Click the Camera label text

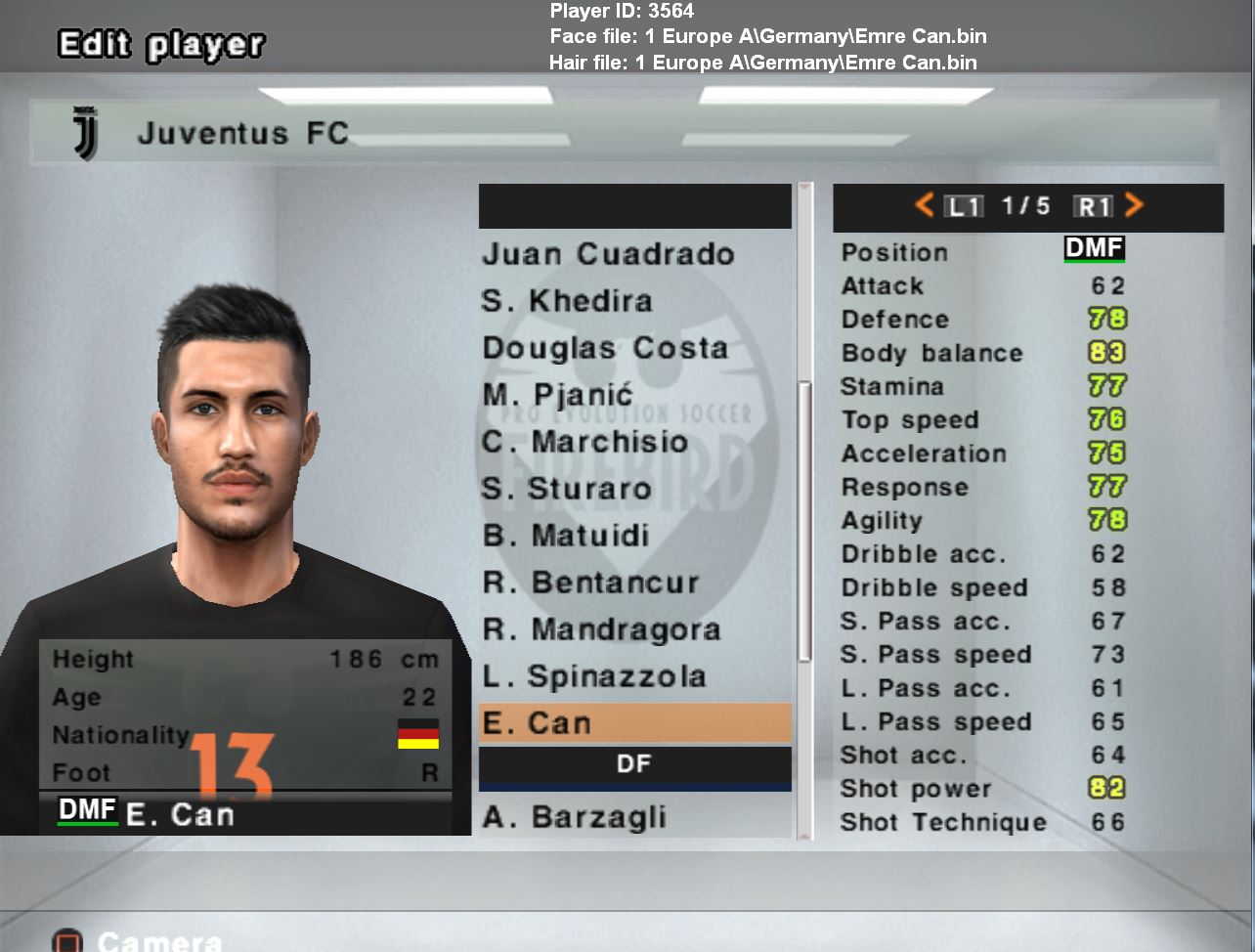coord(164,941)
